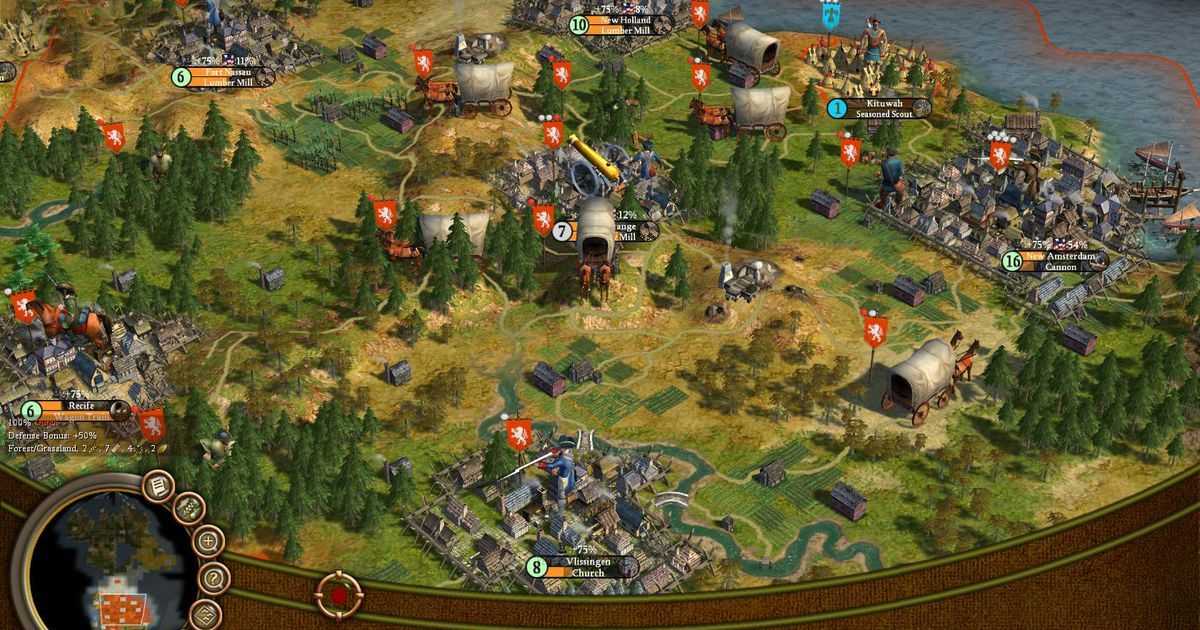Click the question mark magnifier button
Screen dimensions: 1200x630
click(213, 578)
